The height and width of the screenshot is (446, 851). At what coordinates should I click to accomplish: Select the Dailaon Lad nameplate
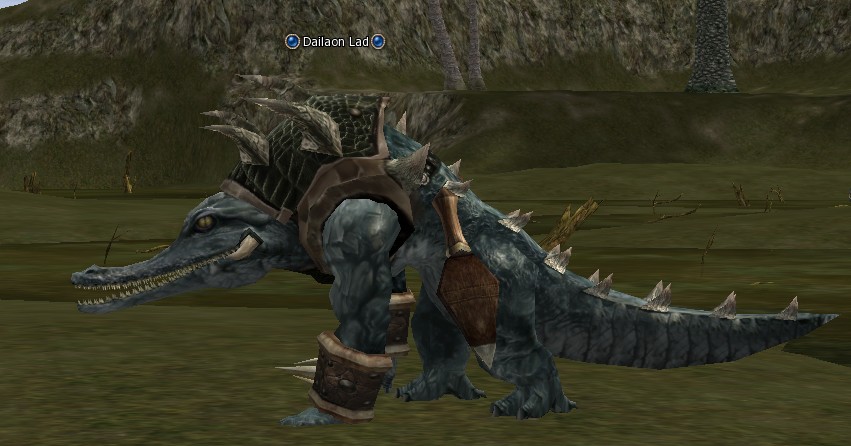click(x=335, y=41)
